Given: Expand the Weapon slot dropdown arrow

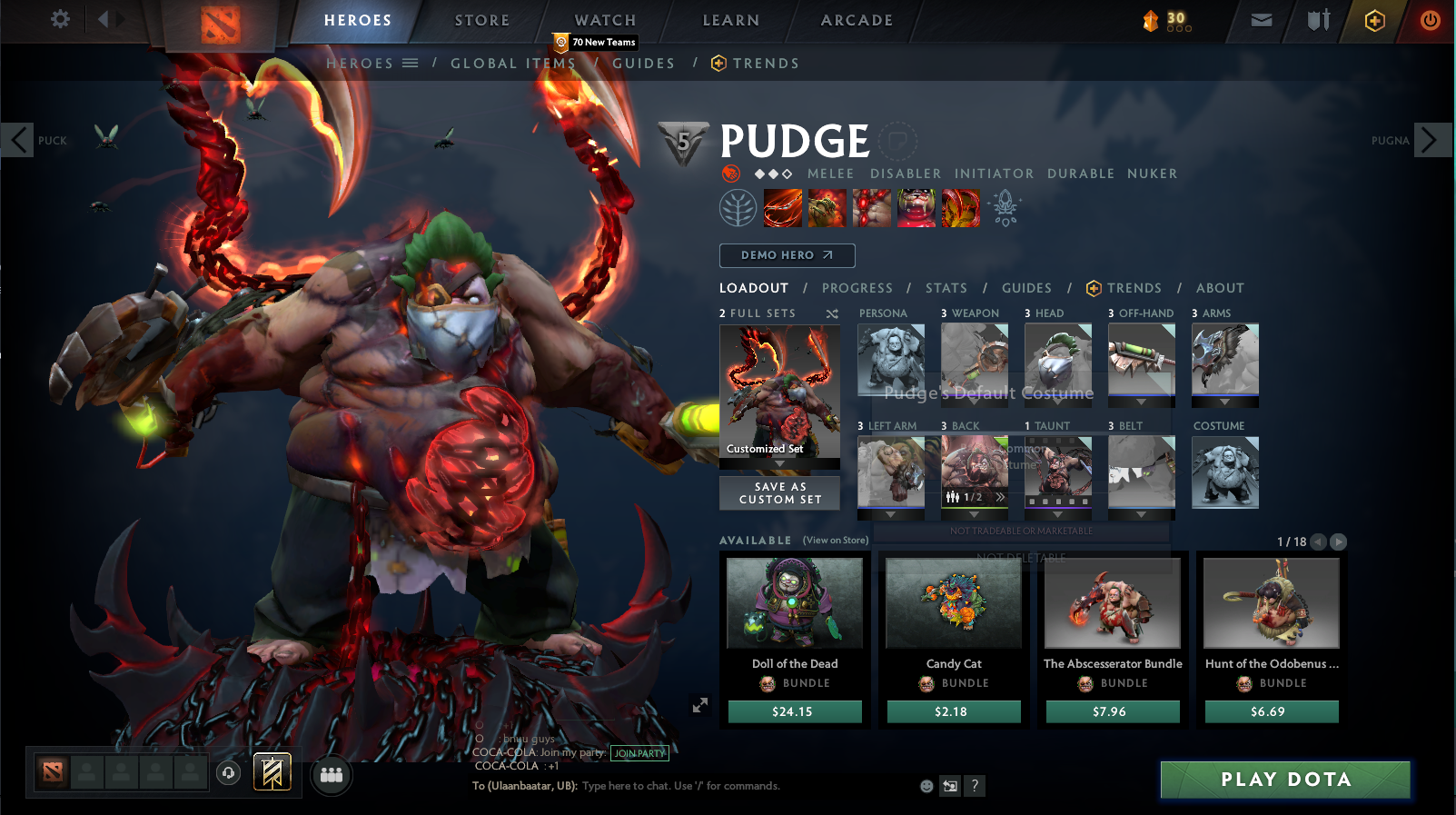Looking at the screenshot, I should [x=974, y=402].
